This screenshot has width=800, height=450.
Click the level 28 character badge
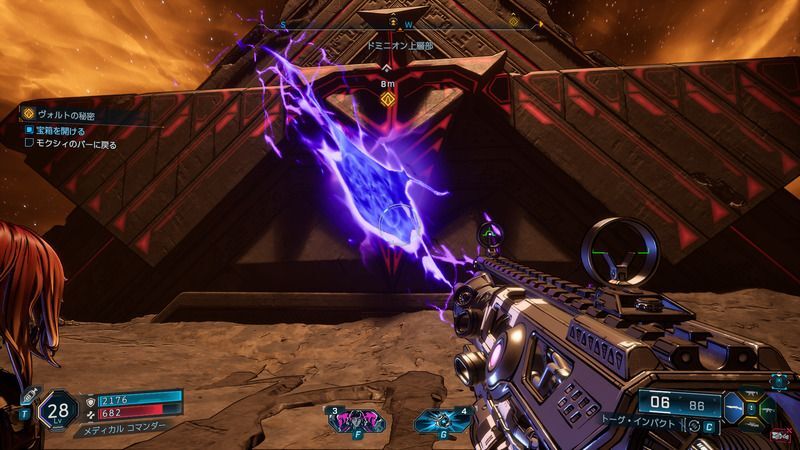tap(59, 410)
